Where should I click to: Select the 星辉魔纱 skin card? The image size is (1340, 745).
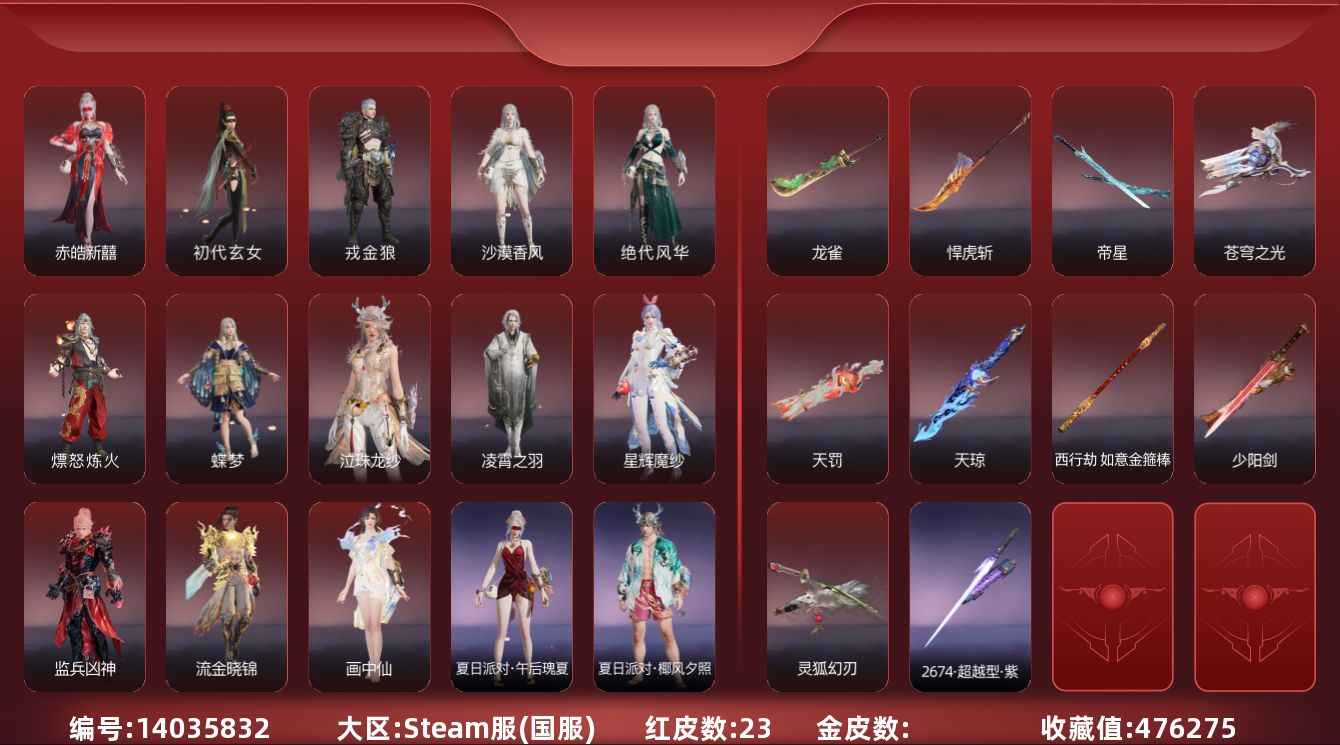coord(654,388)
